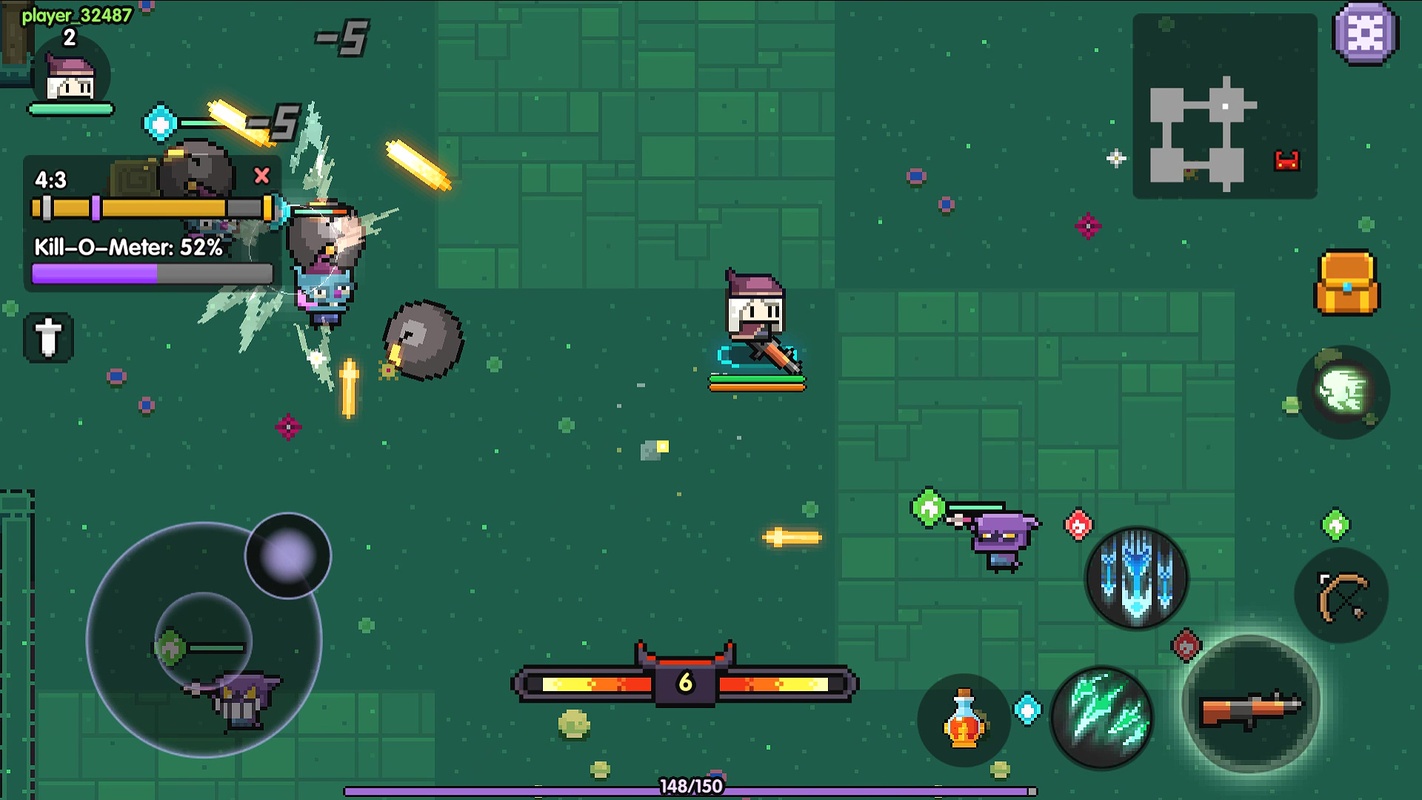Open the orange backpack inventory
This screenshot has height=800, width=1422.
1346,283
